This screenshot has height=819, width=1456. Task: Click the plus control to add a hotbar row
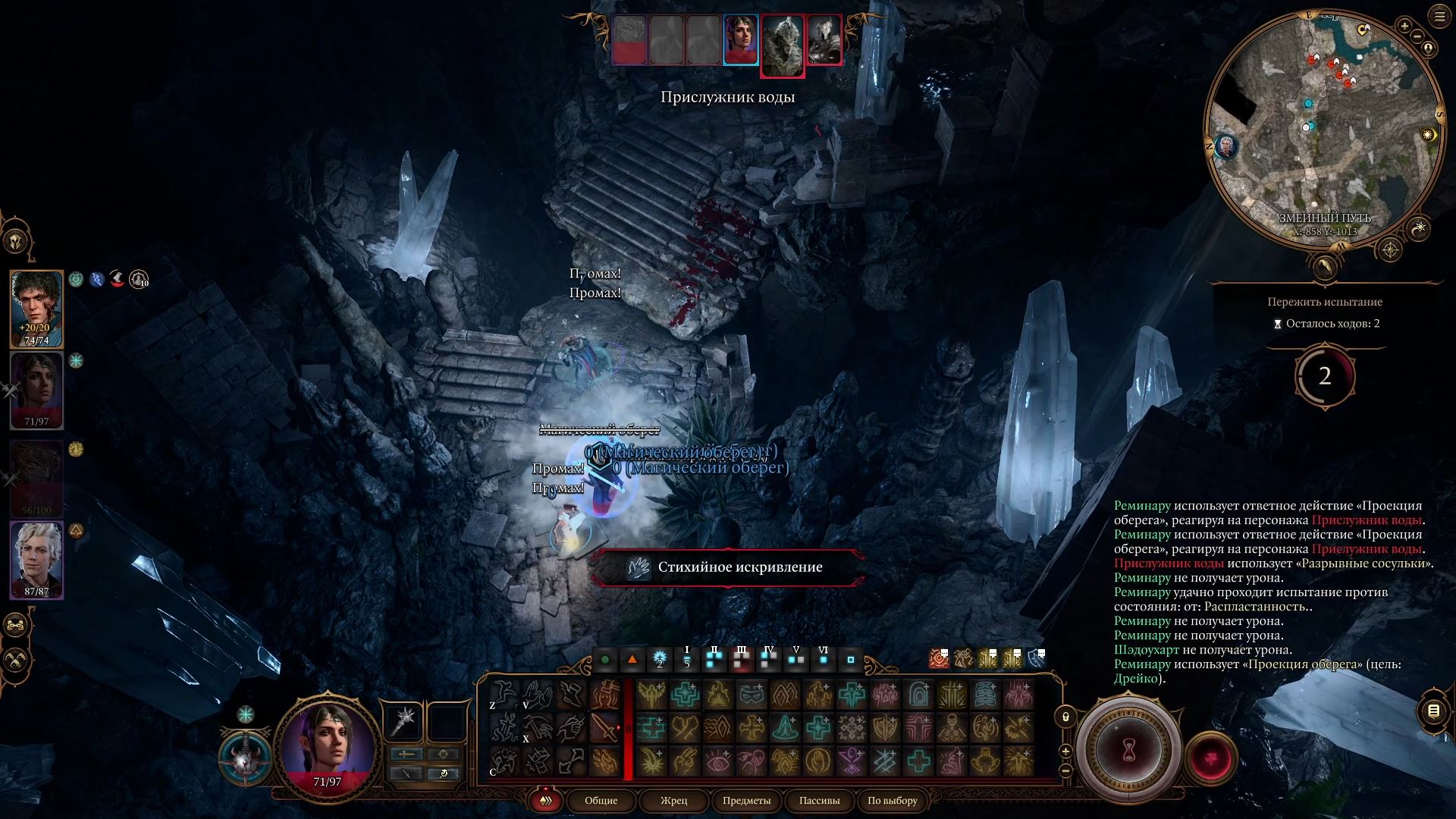(x=1066, y=751)
